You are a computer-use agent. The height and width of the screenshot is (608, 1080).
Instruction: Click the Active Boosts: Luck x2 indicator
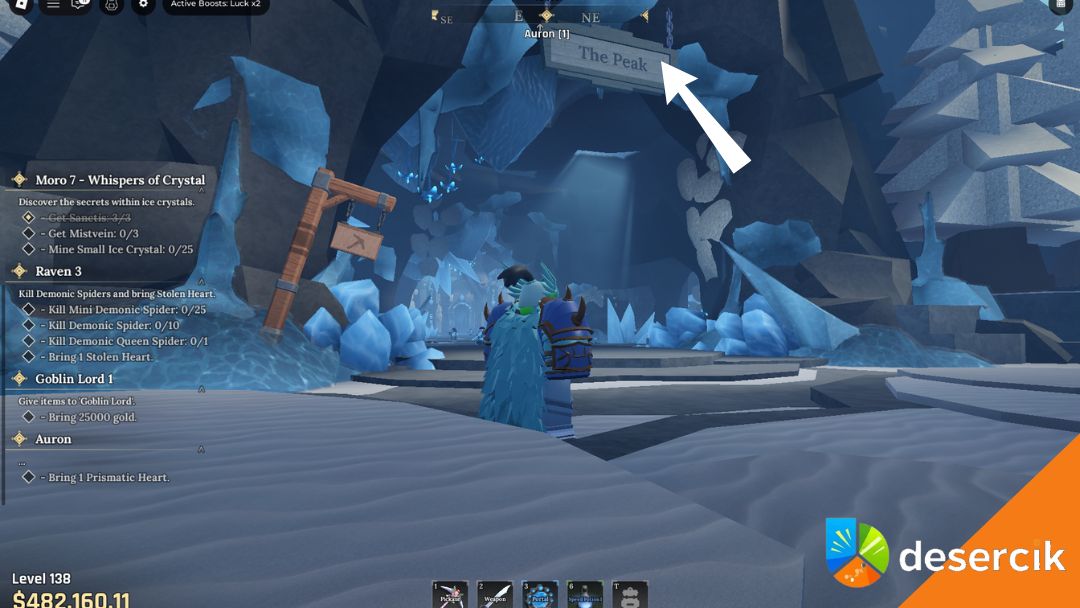point(215,4)
